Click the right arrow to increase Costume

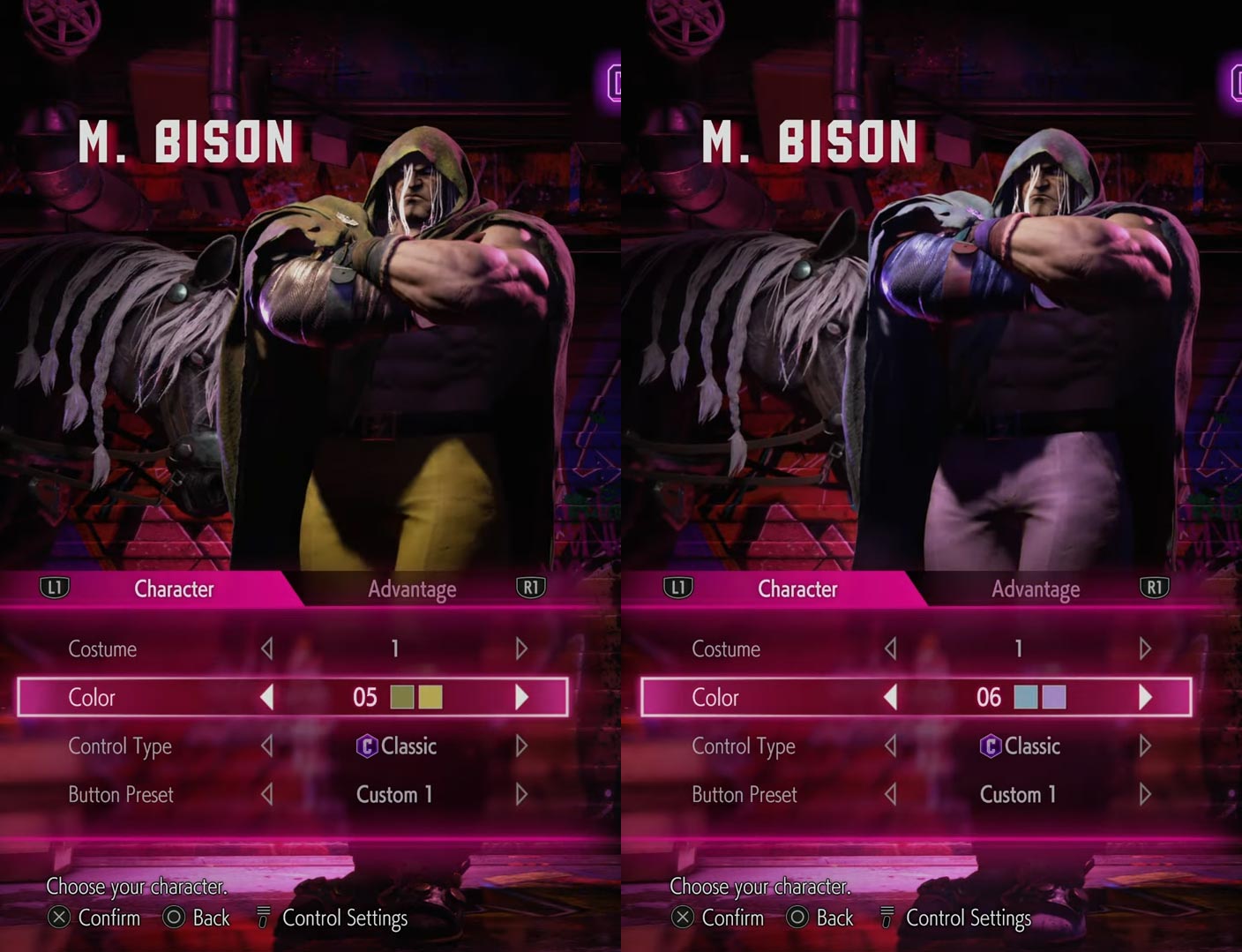[x=520, y=648]
